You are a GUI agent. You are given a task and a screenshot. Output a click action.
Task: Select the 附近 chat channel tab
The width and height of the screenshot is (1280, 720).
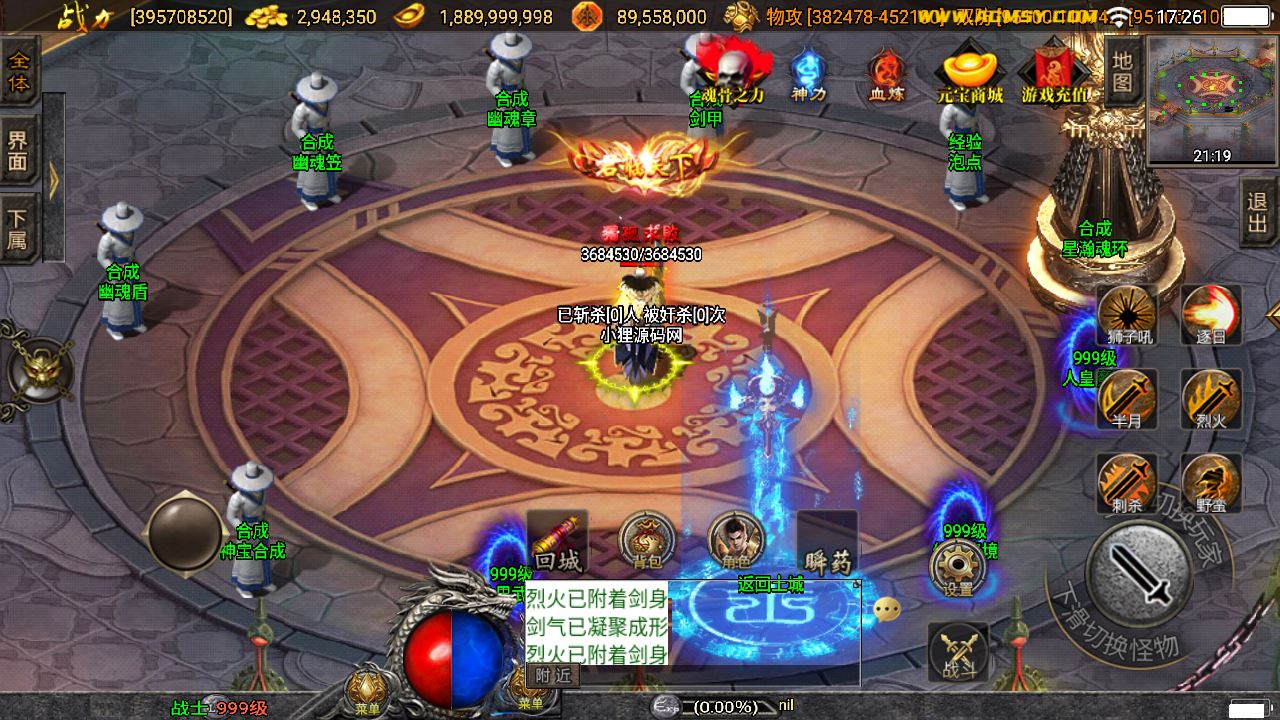click(553, 675)
